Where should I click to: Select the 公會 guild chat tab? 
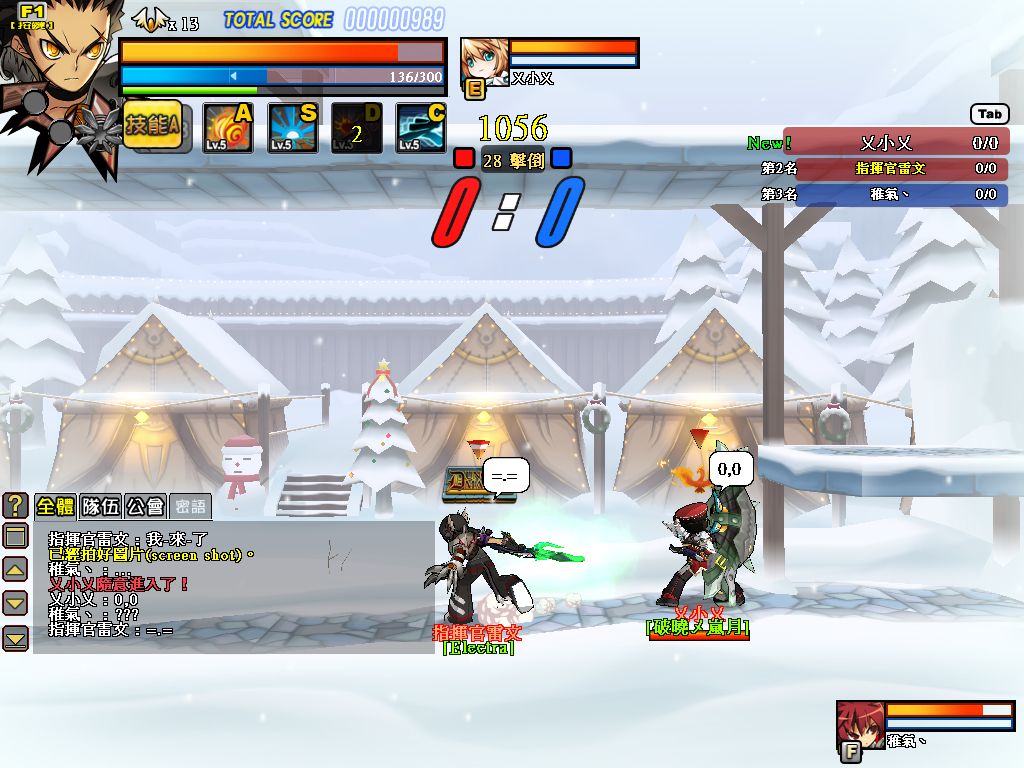[145, 506]
